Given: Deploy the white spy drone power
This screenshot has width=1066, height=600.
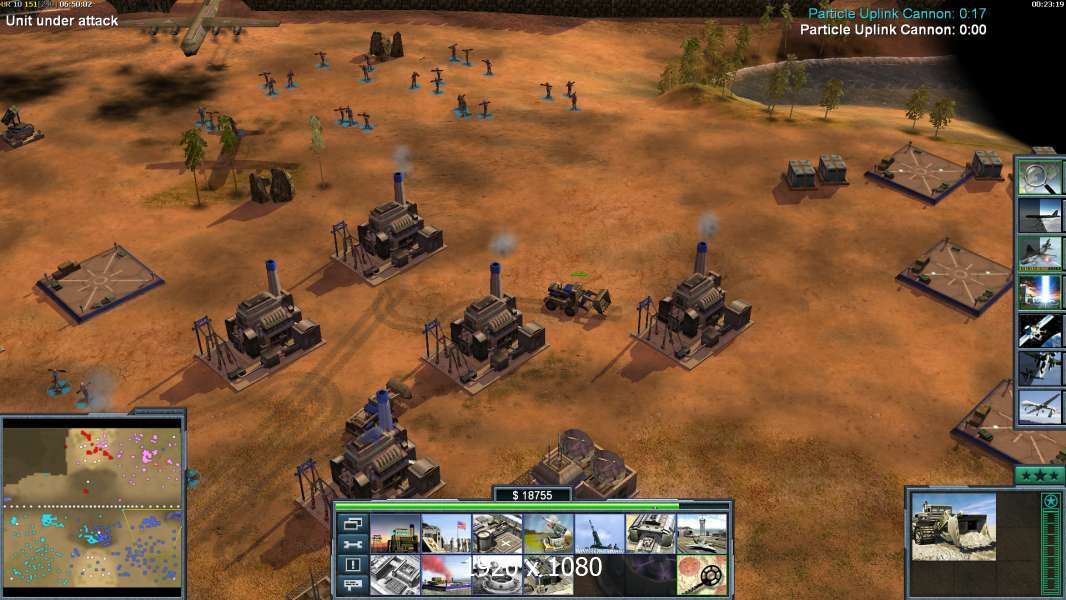Looking at the screenshot, I should (x=1039, y=407).
